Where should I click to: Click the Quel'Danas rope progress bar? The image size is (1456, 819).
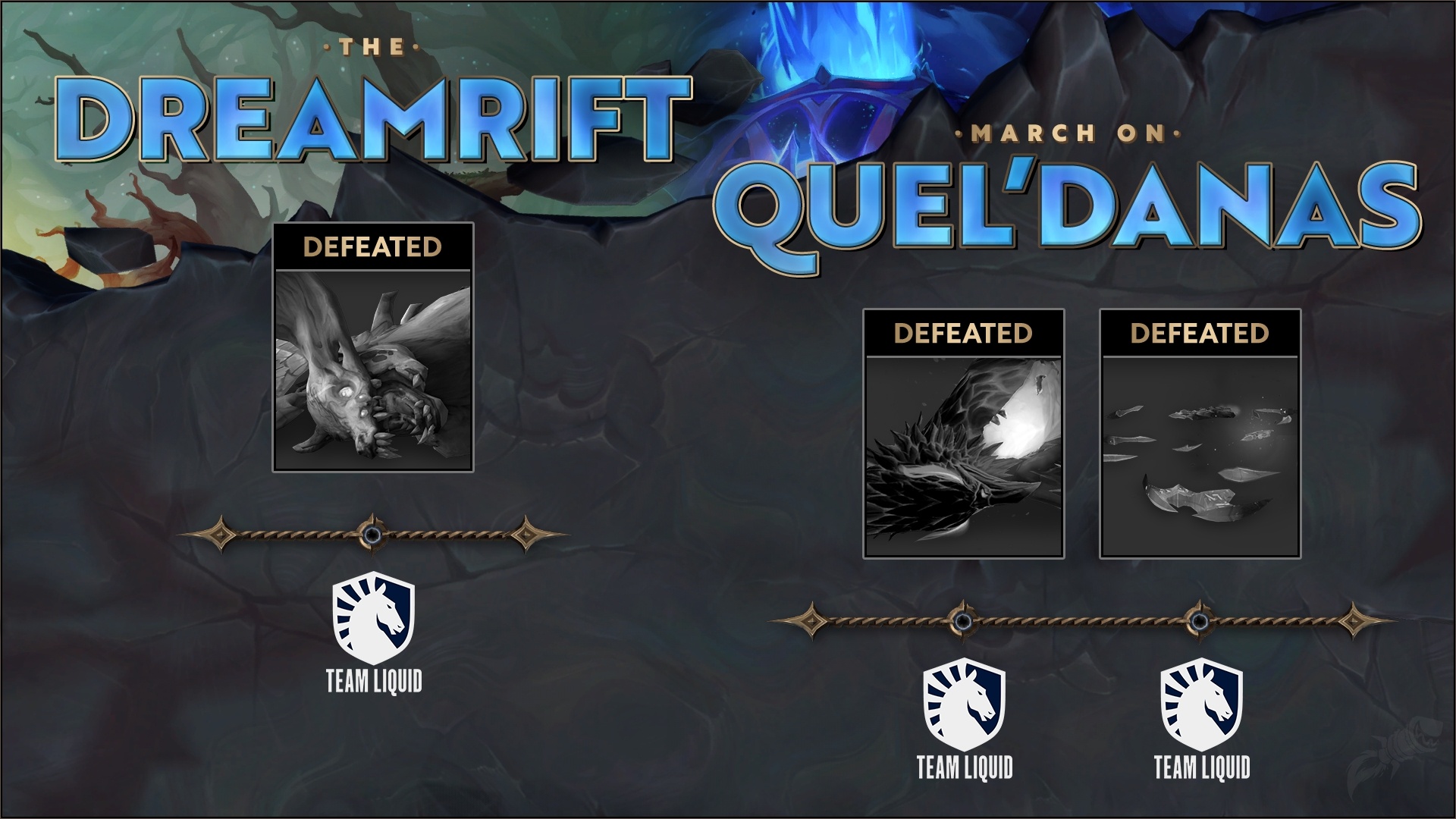tap(1084, 621)
